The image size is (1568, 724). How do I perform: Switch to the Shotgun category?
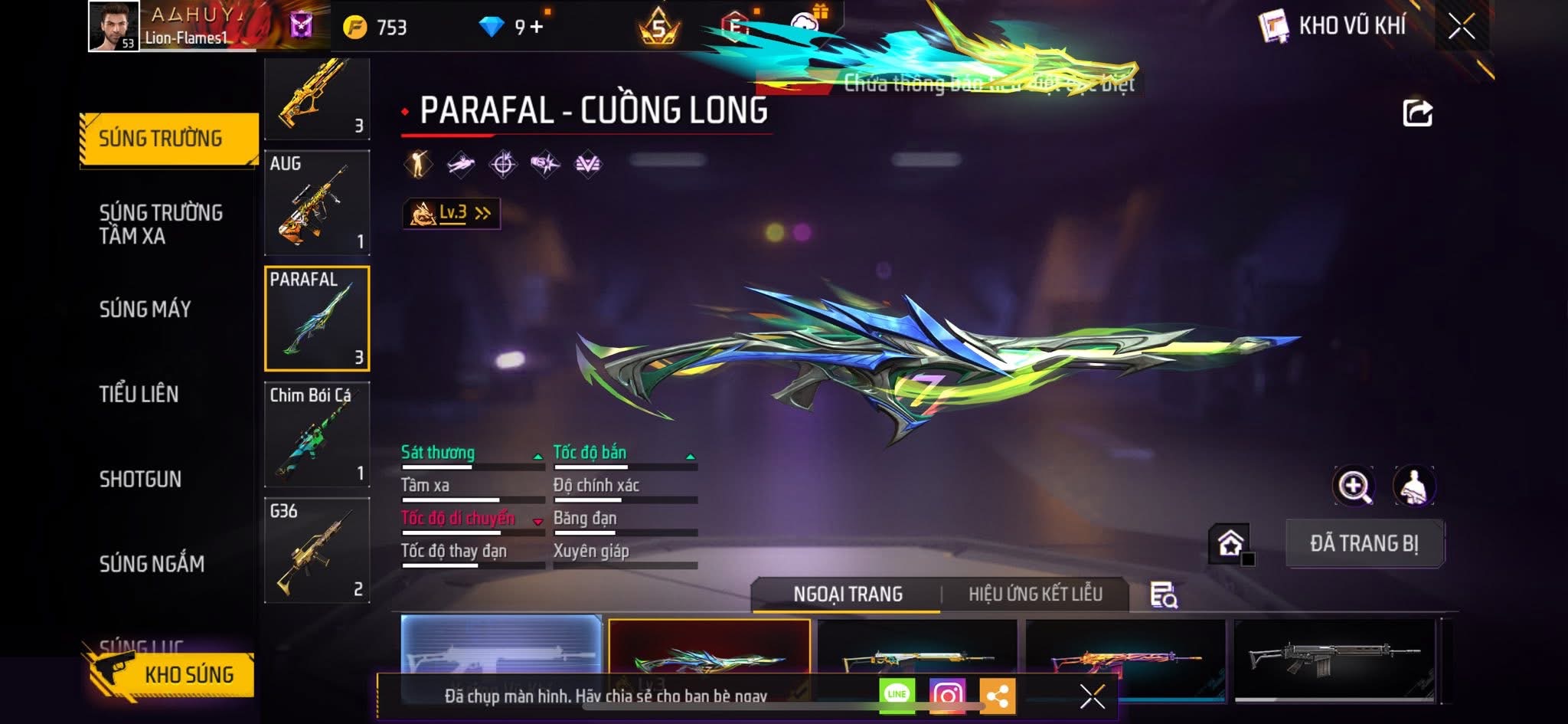(x=140, y=479)
